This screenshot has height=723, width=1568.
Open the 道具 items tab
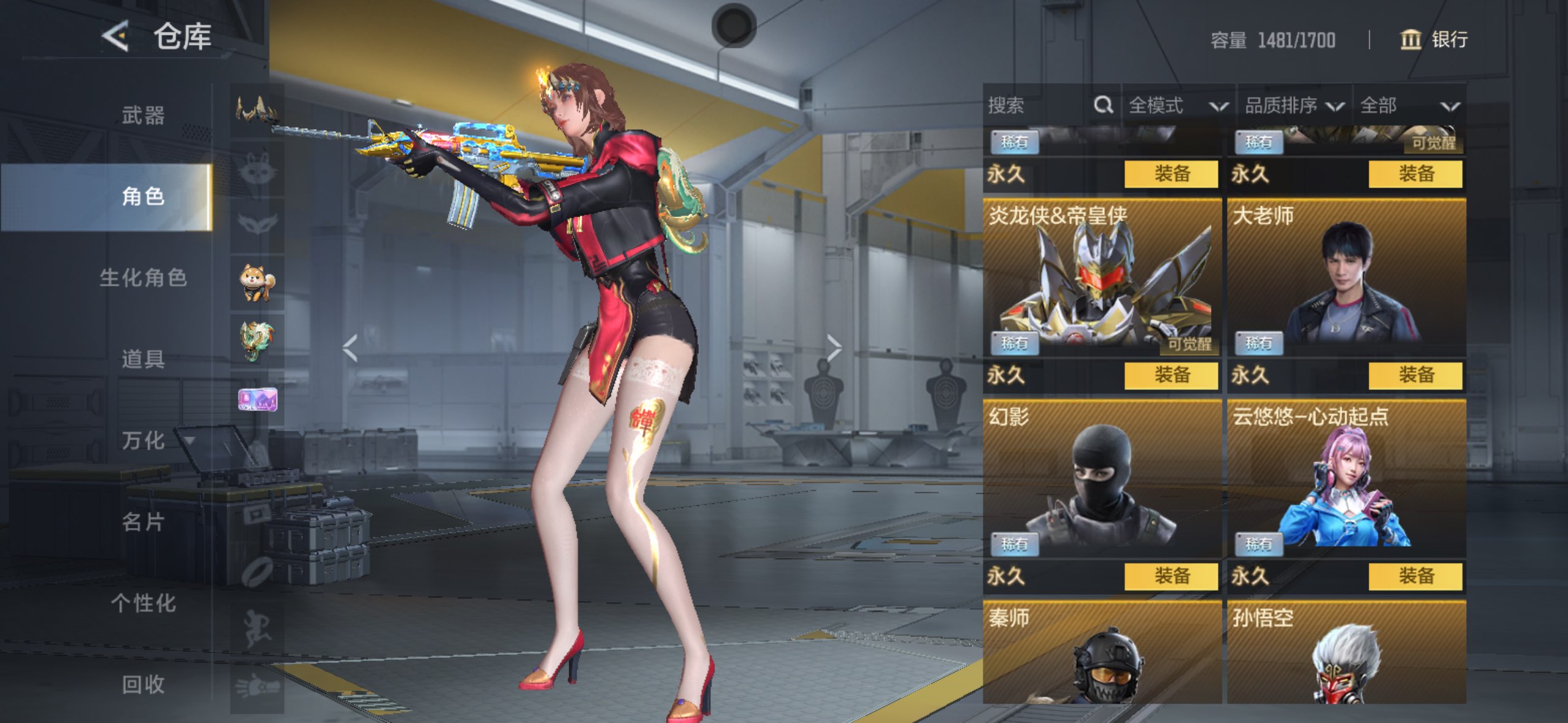143,359
